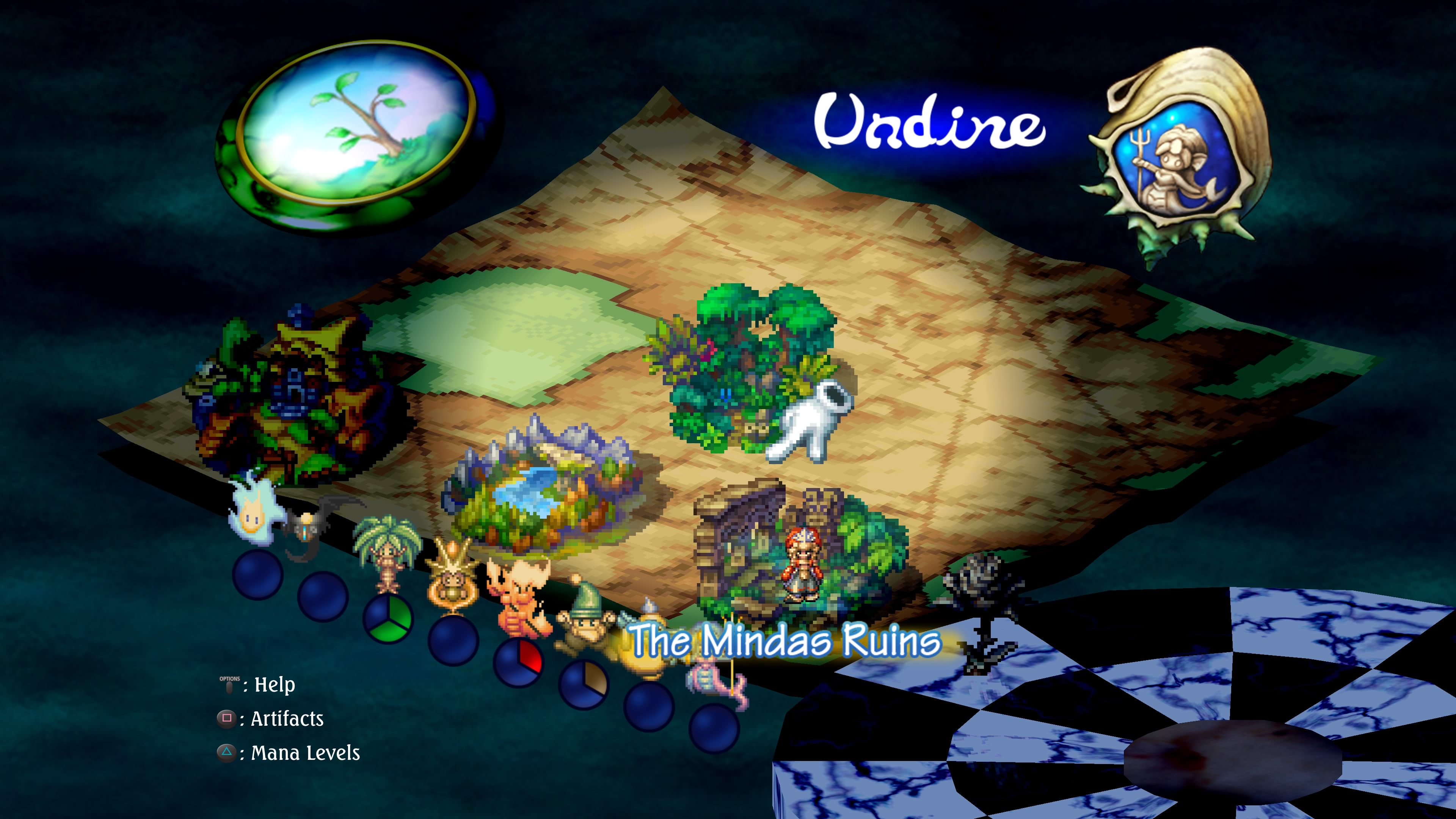The width and height of the screenshot is (1456, 819).
Task: Choose the jungle land tile
Action: [x=746, y=367]
